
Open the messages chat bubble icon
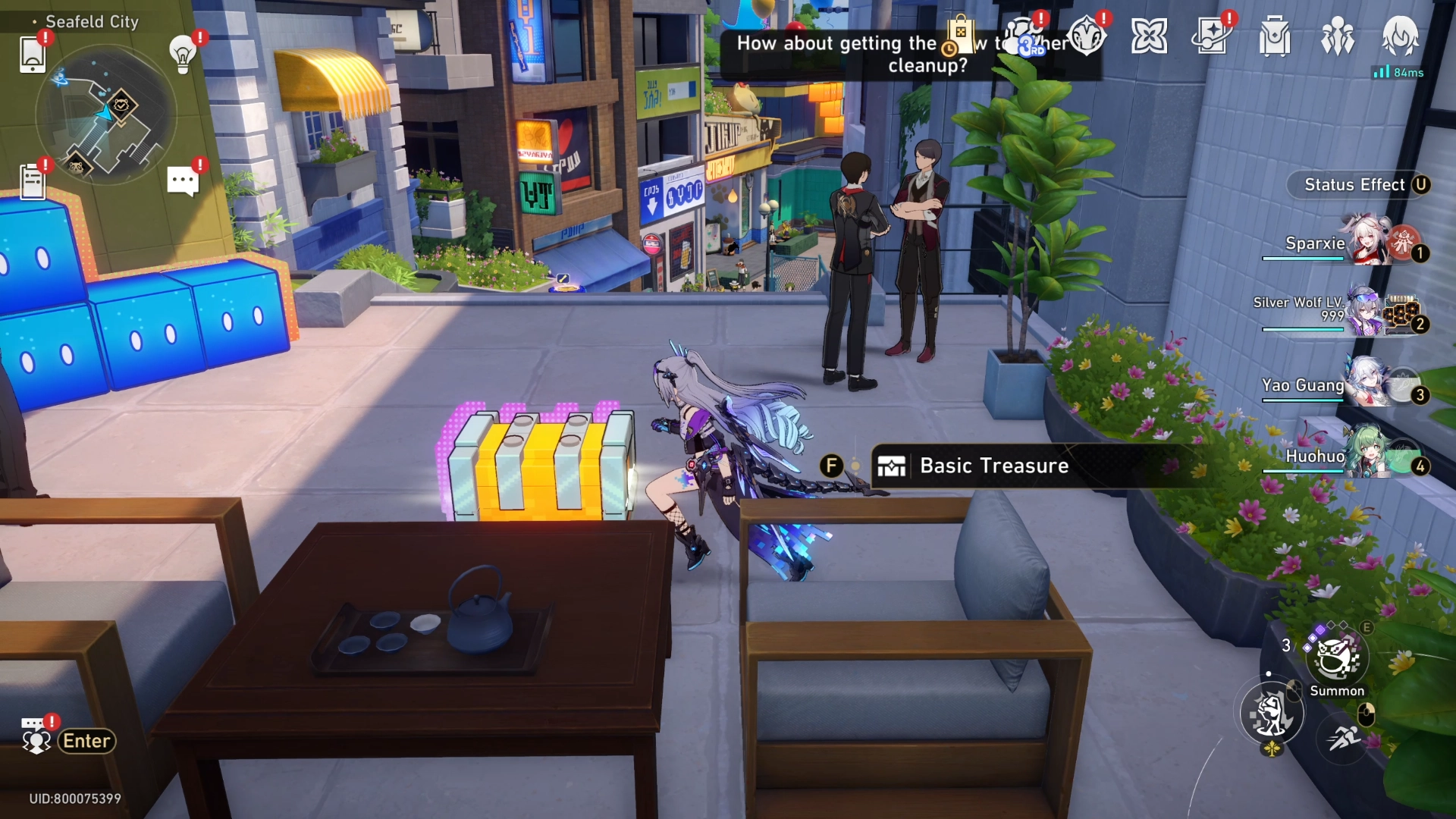click(x=180, y=179)
